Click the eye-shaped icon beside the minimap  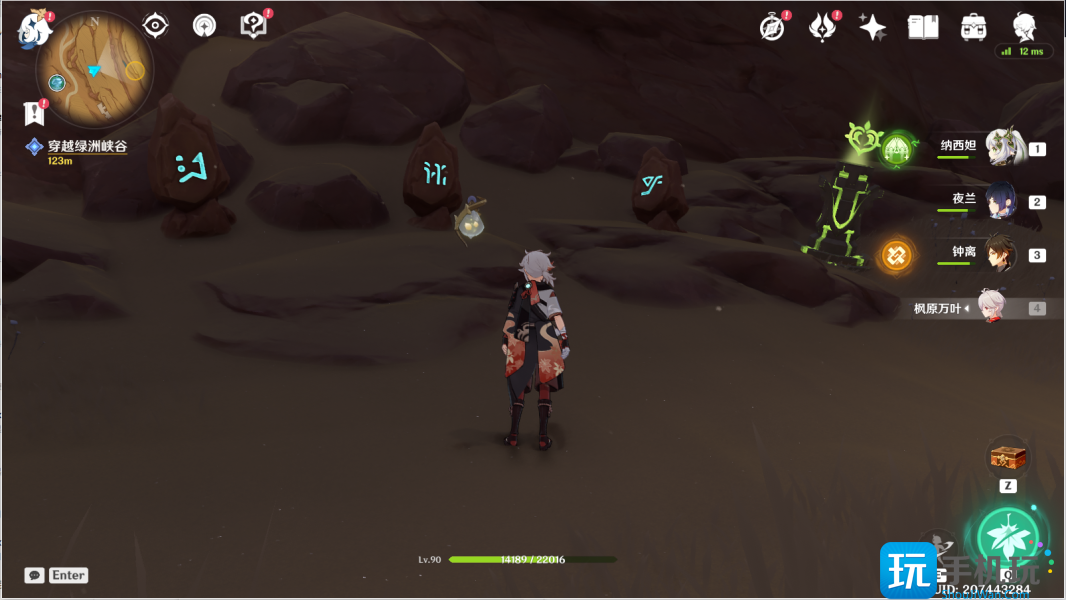click(155, 25)
